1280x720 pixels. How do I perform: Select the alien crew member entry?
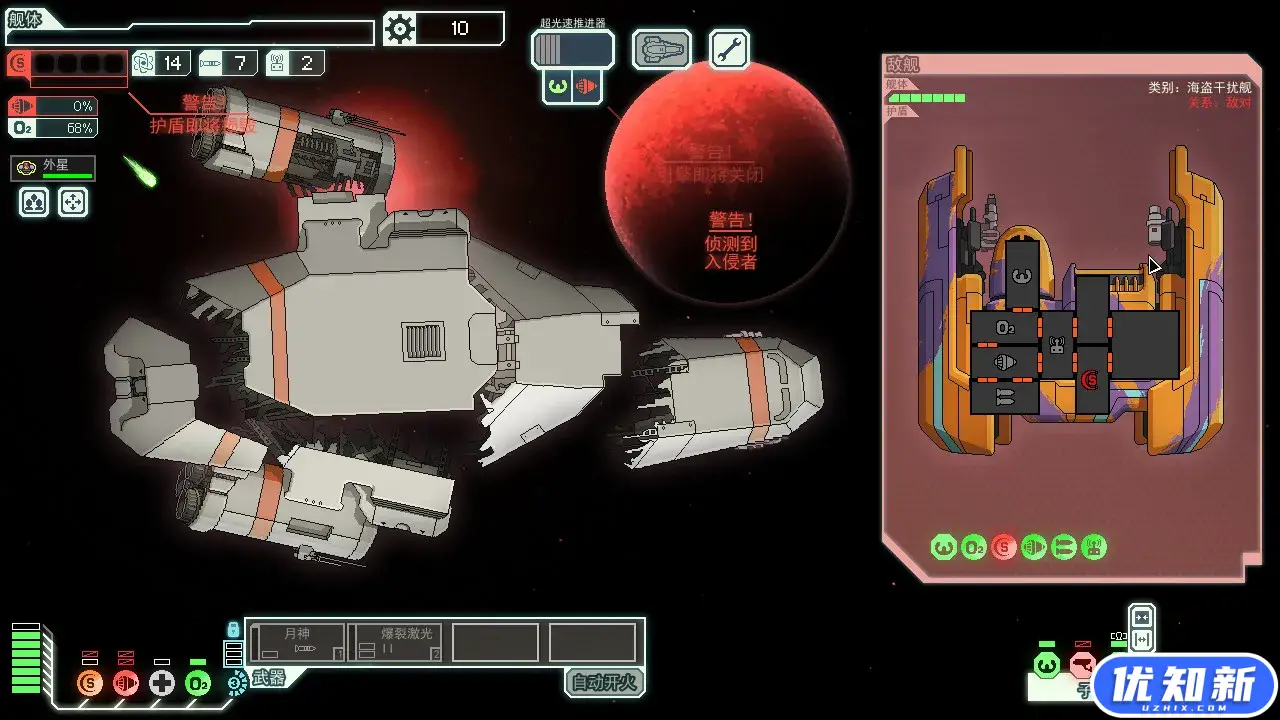click(x=53, y=168)
